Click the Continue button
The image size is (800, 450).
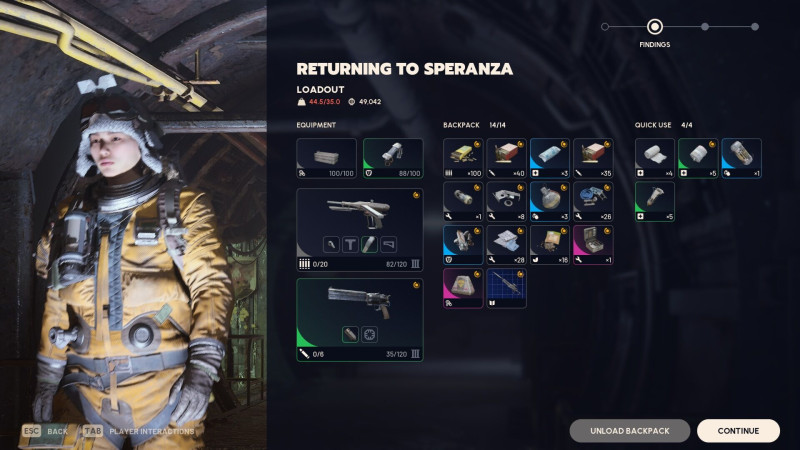[738, 431]
